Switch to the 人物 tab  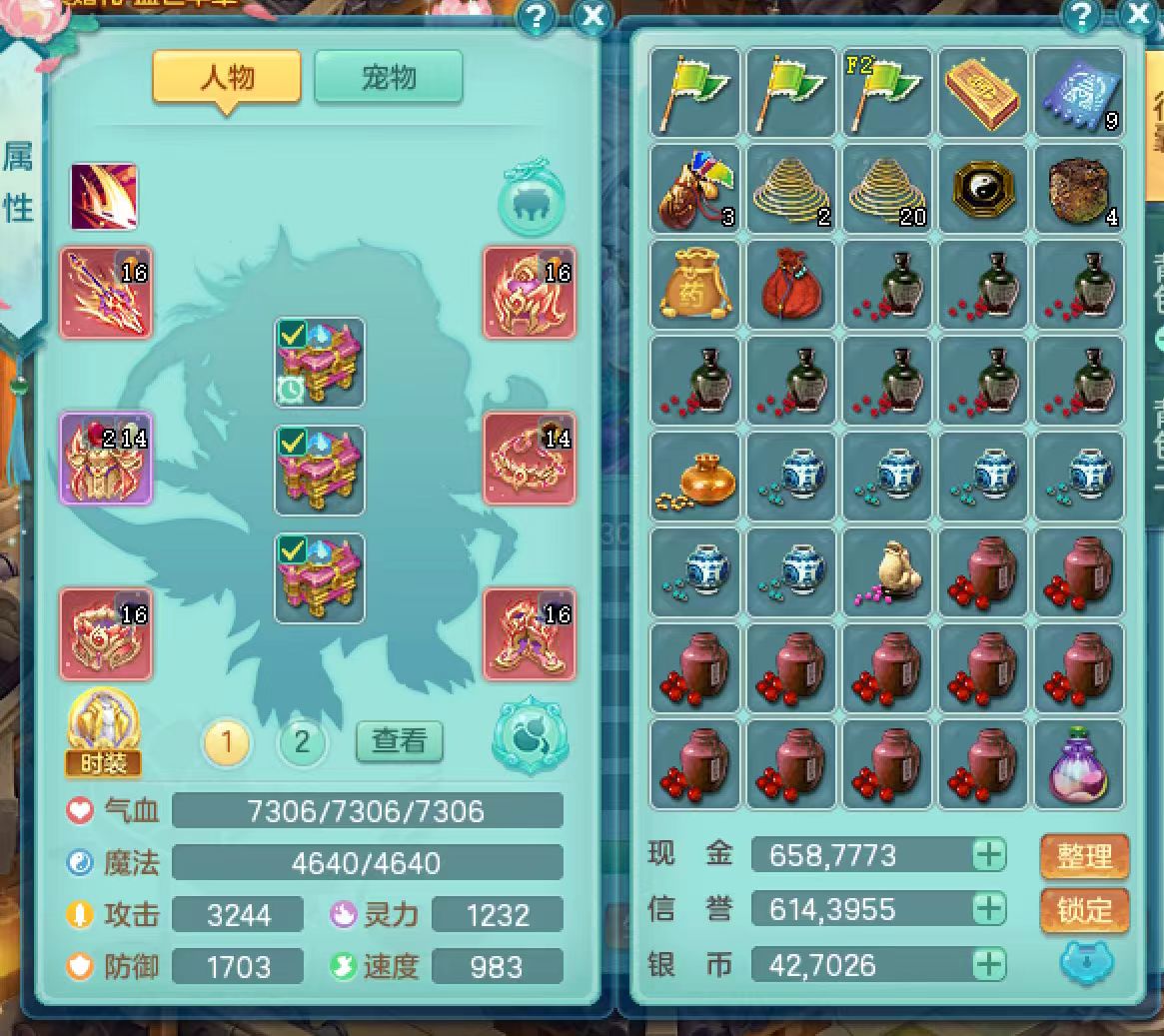[x=227, y=77]
